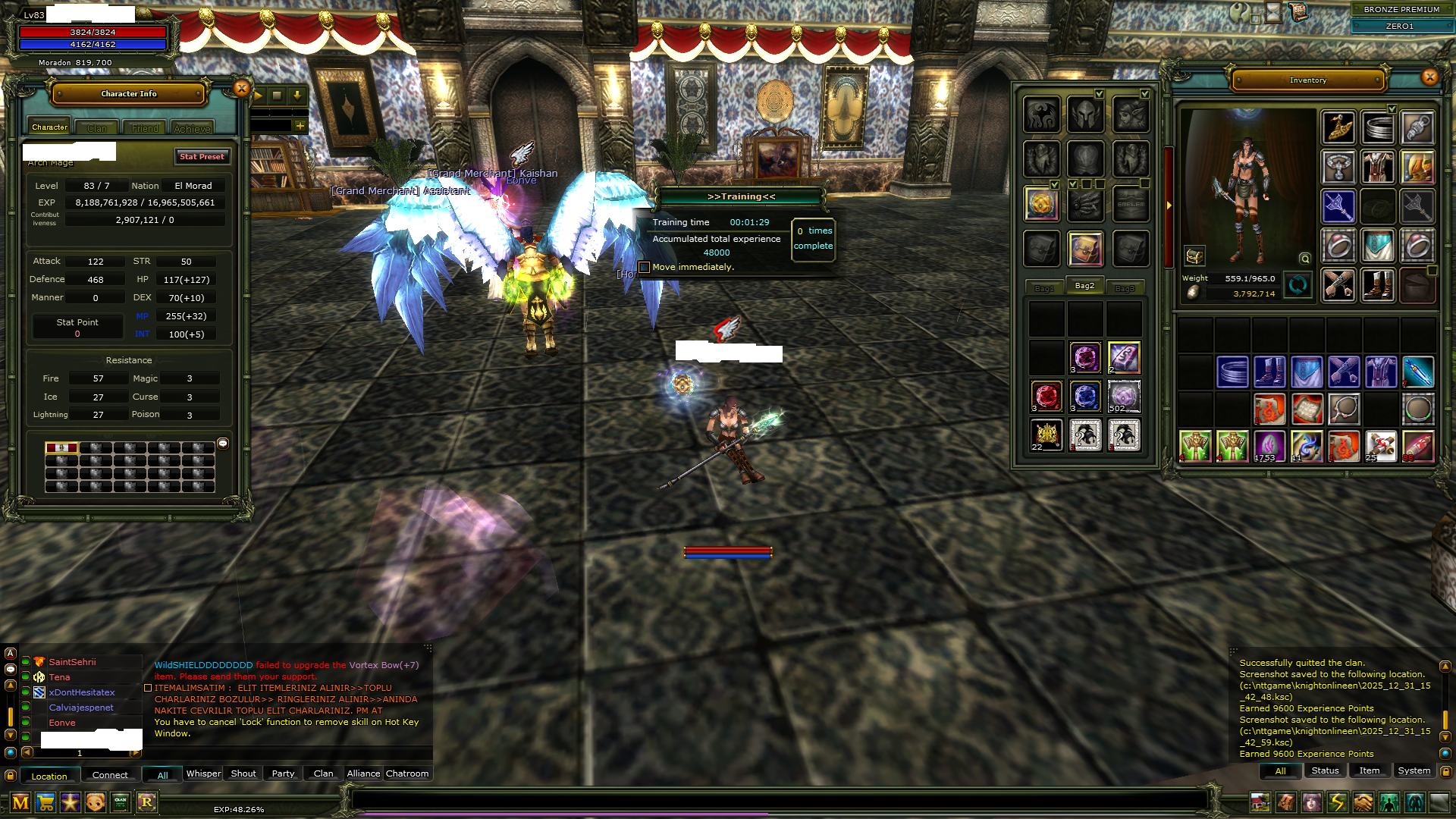1456x819 pixels.
Task: Click the house return-home icon
Action: pyautogui.click(x=1261, y=803)
